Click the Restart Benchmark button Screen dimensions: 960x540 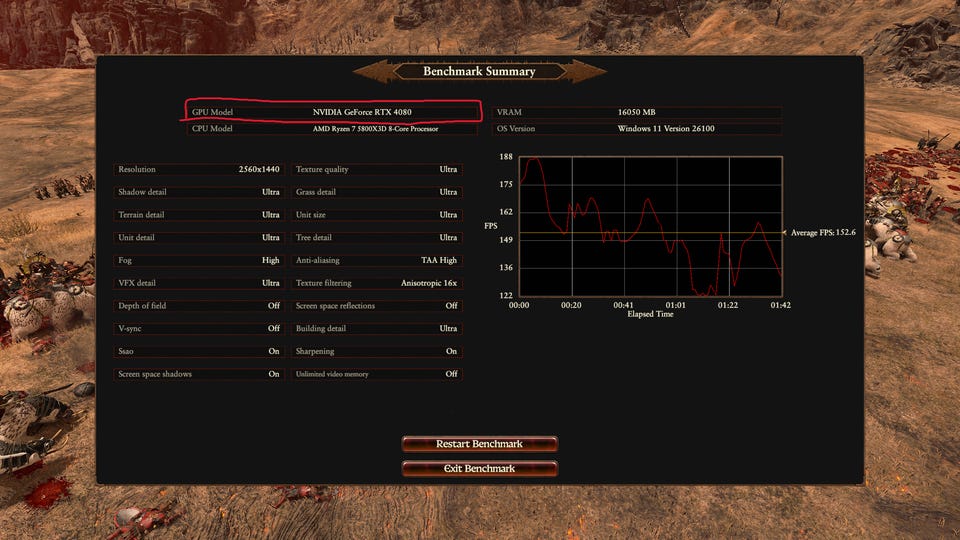479,444
